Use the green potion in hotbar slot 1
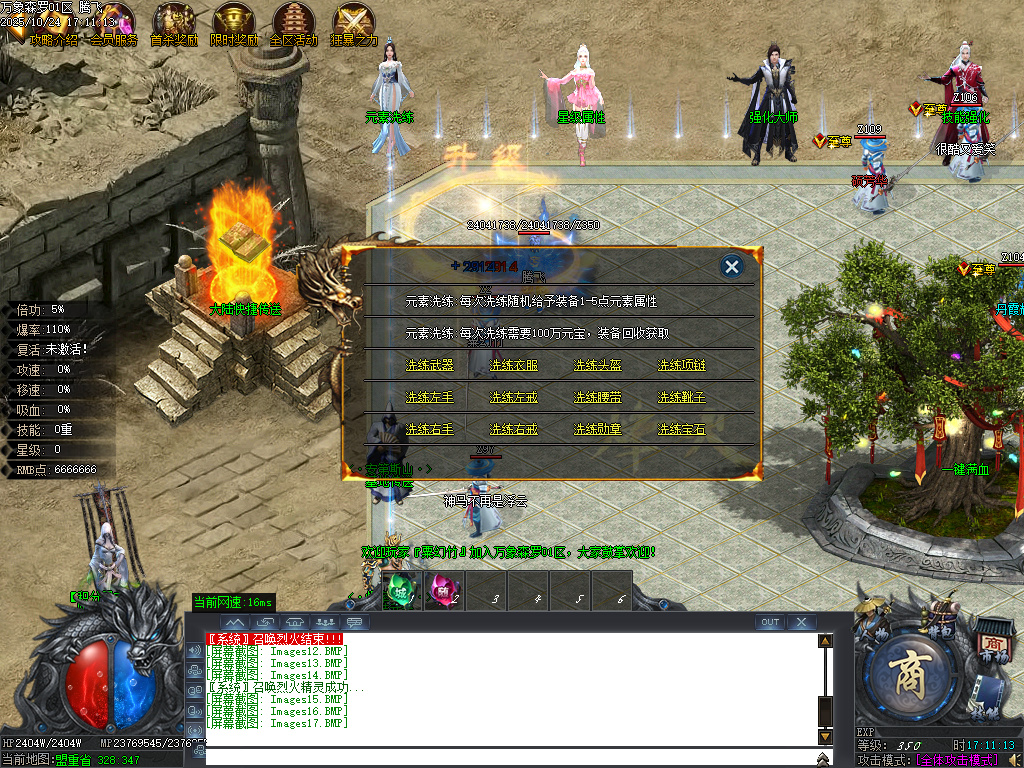This screenshot has height=768, width=1024. click(401, 589)
